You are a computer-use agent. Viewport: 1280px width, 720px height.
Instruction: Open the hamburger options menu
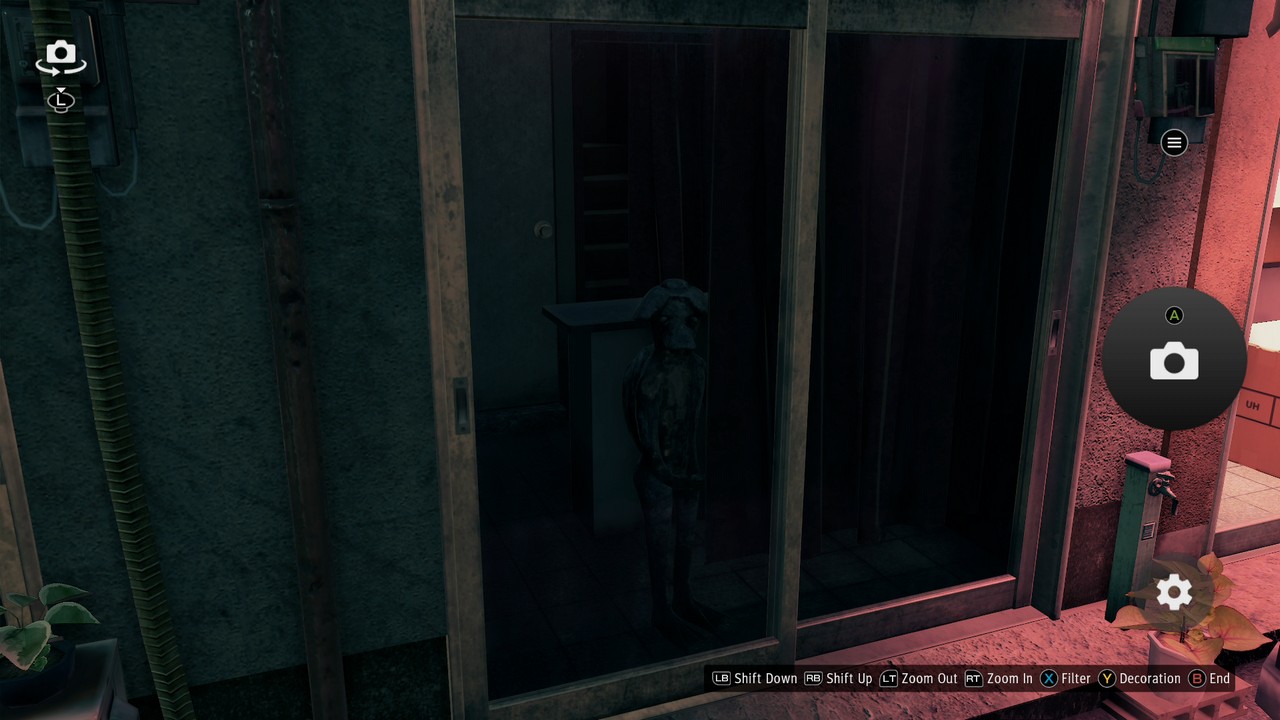click(1173, 143)
